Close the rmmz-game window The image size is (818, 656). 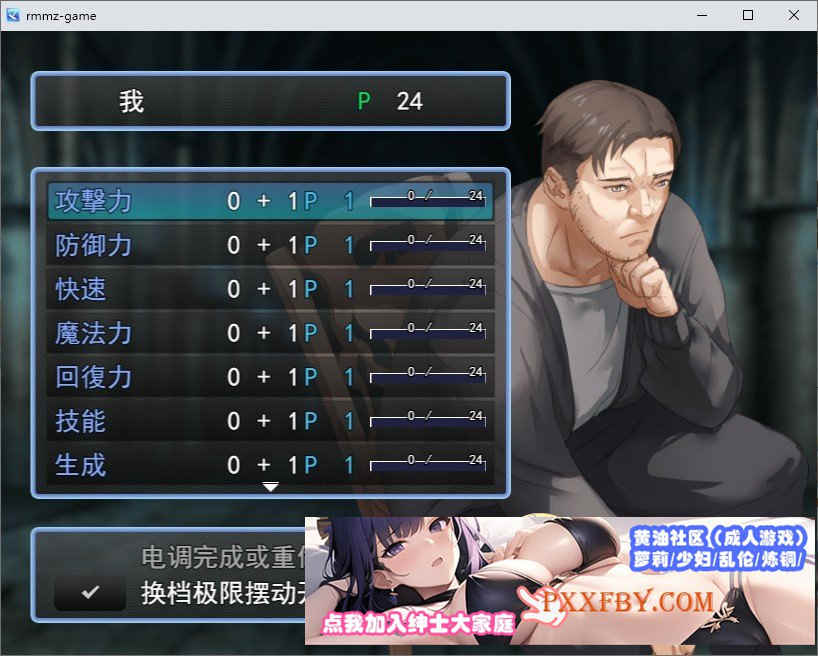click(794, 15)
